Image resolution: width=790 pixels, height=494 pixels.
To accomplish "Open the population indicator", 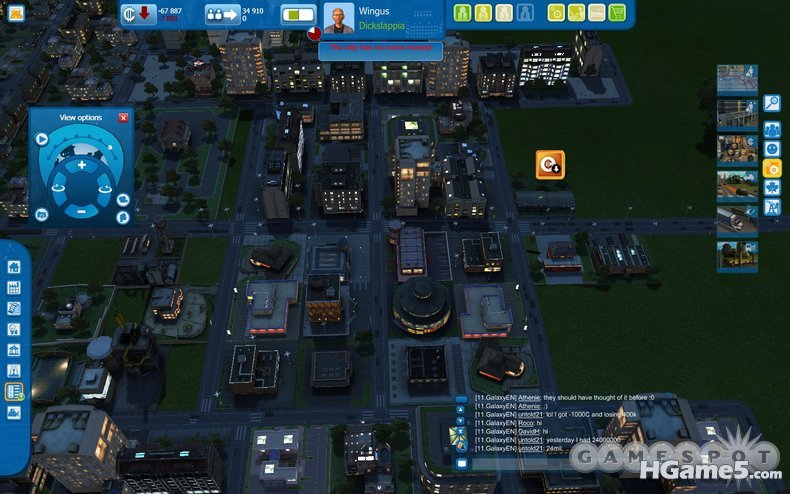I will 218,14.
